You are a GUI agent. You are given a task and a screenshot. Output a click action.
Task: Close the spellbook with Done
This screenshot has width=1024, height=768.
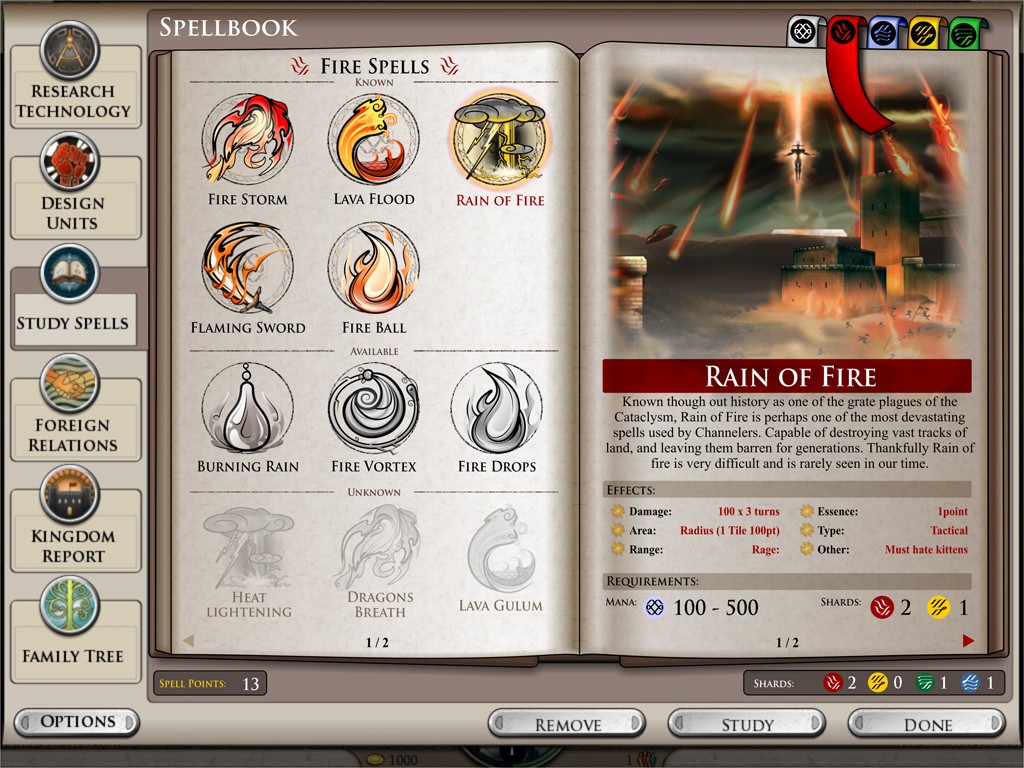coord(927,724)
